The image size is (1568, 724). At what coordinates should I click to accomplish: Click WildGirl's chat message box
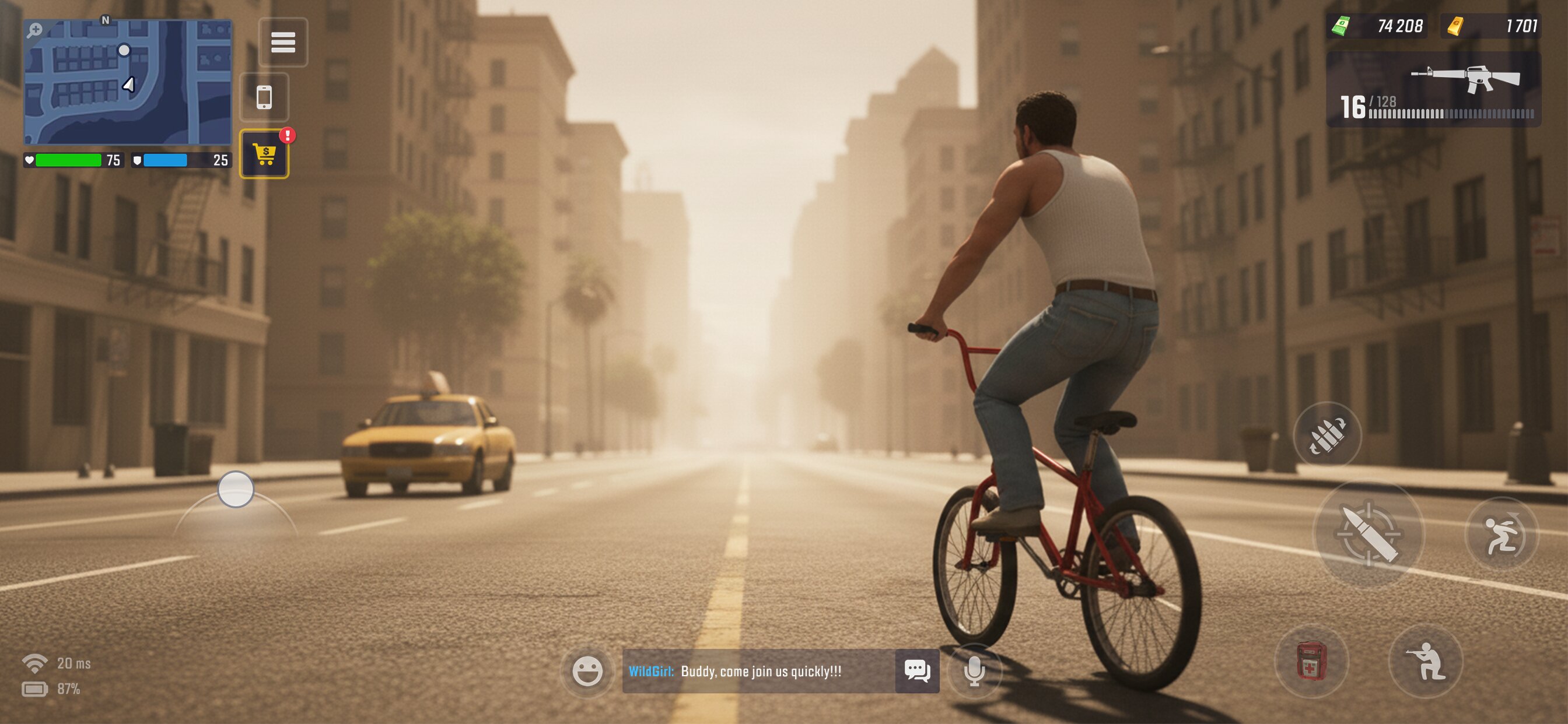pos(758,671)
